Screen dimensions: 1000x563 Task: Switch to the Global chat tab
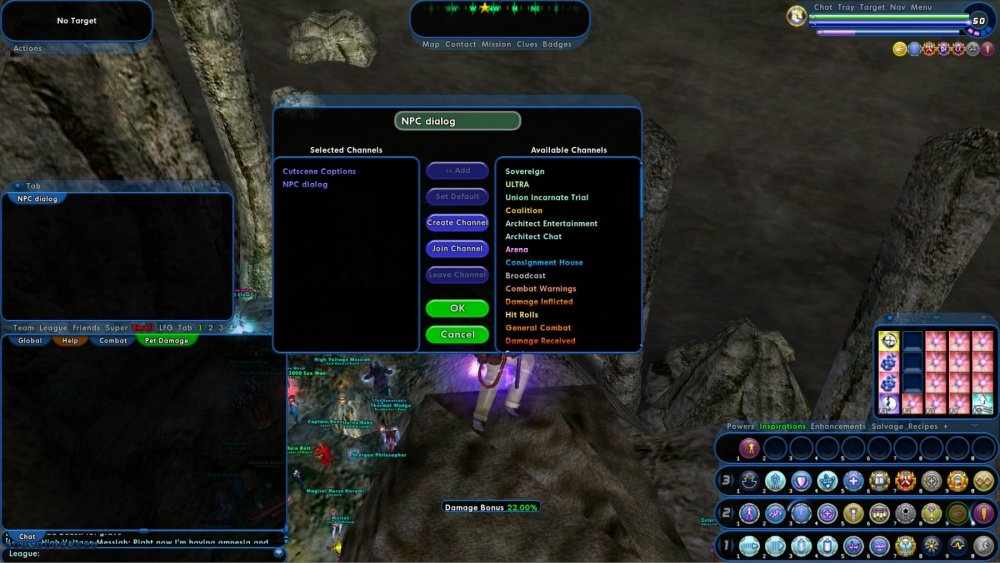tap(30, 341)
